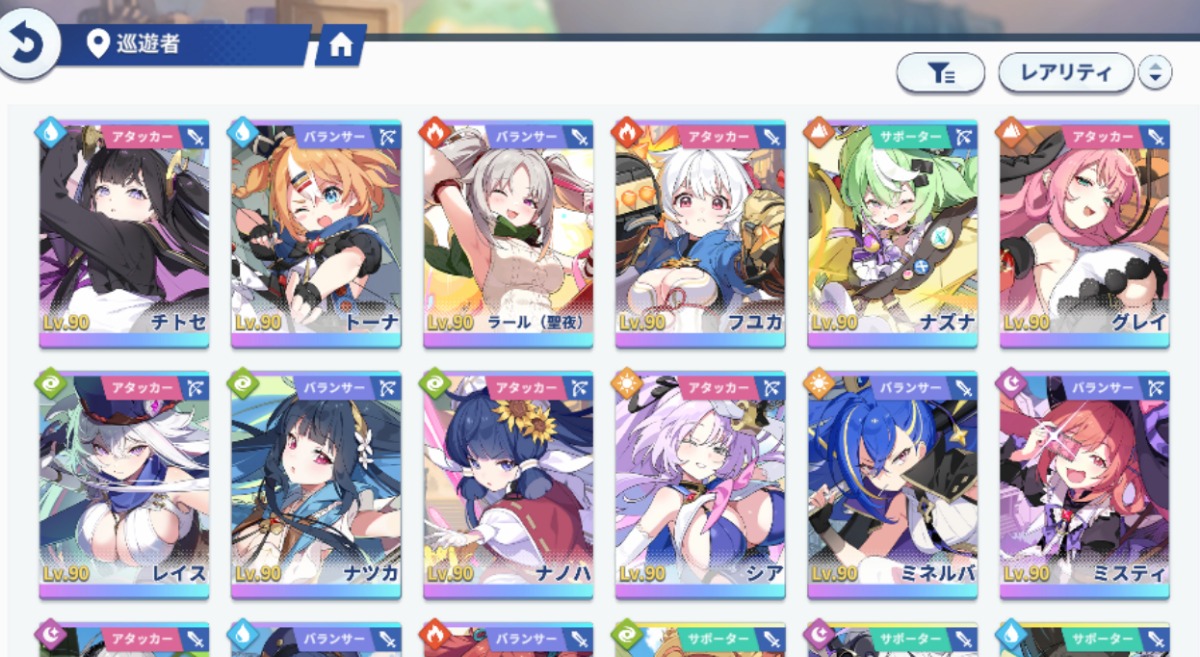The height and width of the screenshot is (657, 1200).
Task: Toggle the sort order arrows button
Action: pyautogui.click(x=1155, y=72)
